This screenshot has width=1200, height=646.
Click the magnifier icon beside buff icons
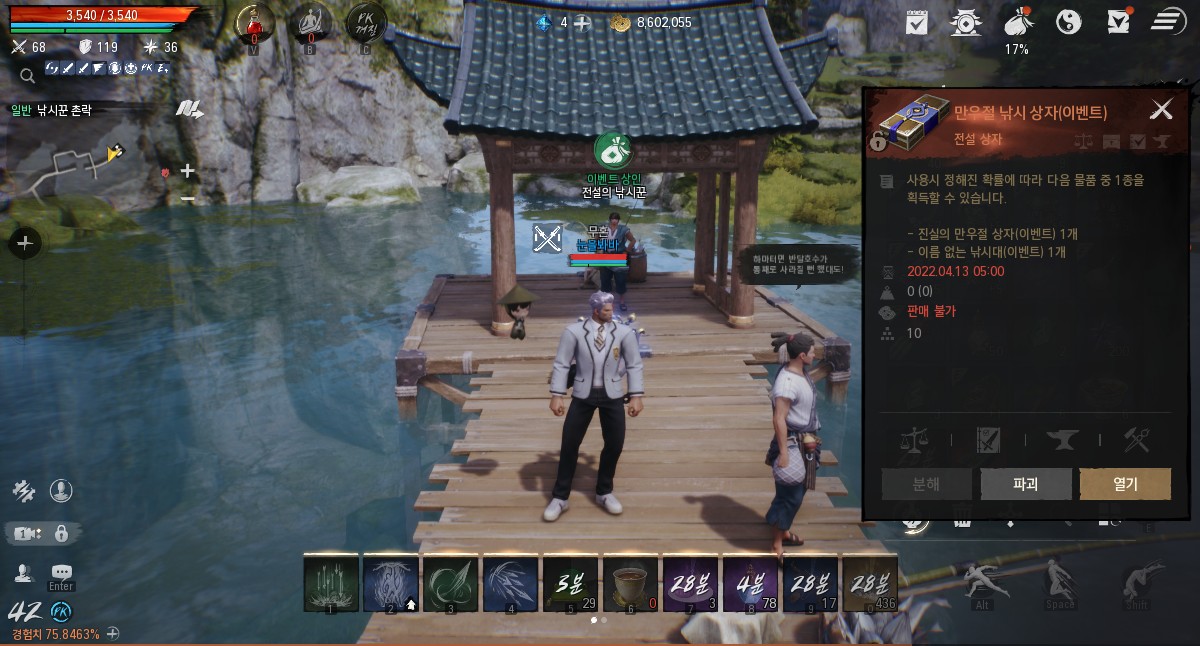(x=27, y=74)
